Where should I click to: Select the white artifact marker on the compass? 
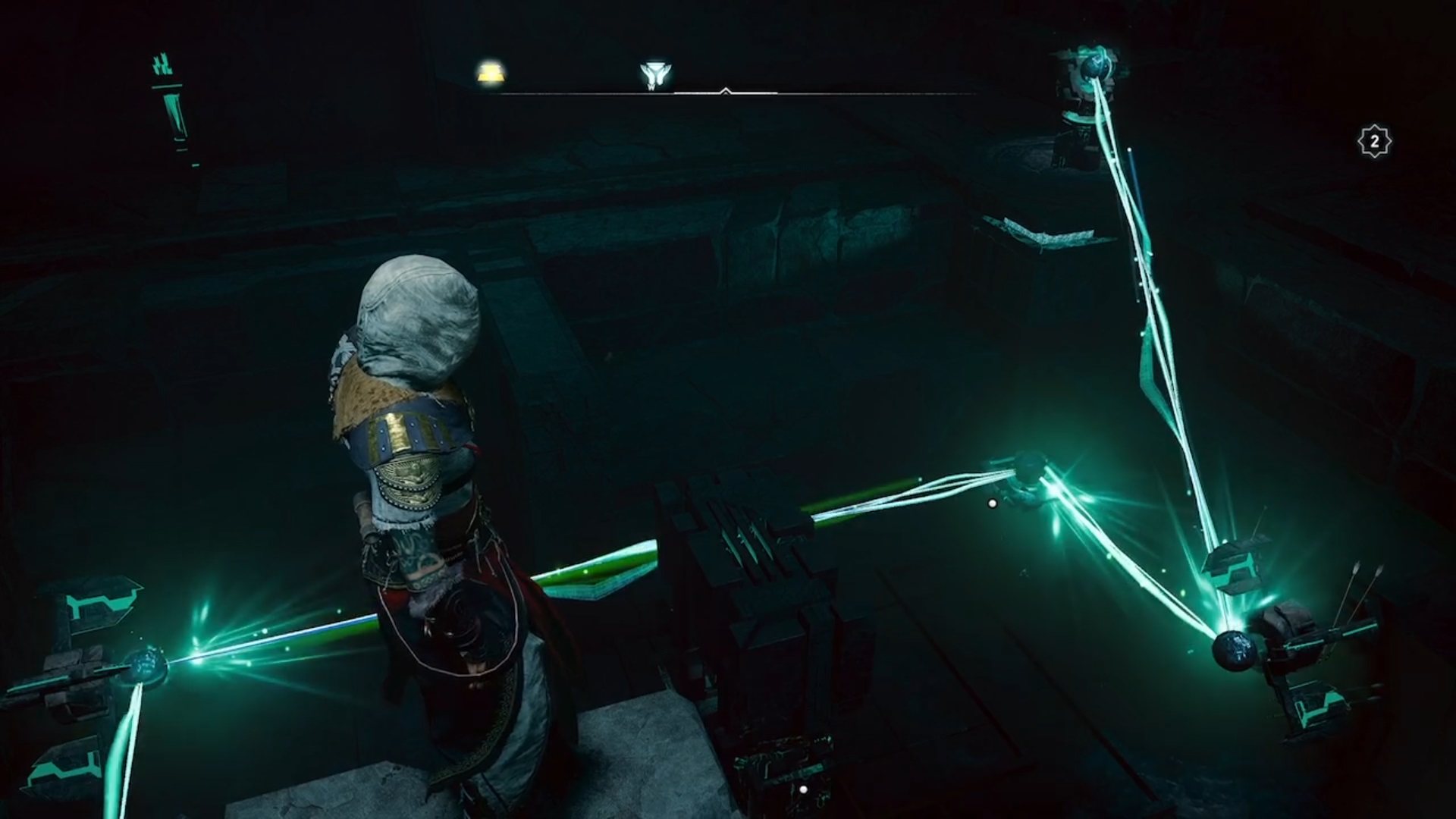[x=652, y=75]
